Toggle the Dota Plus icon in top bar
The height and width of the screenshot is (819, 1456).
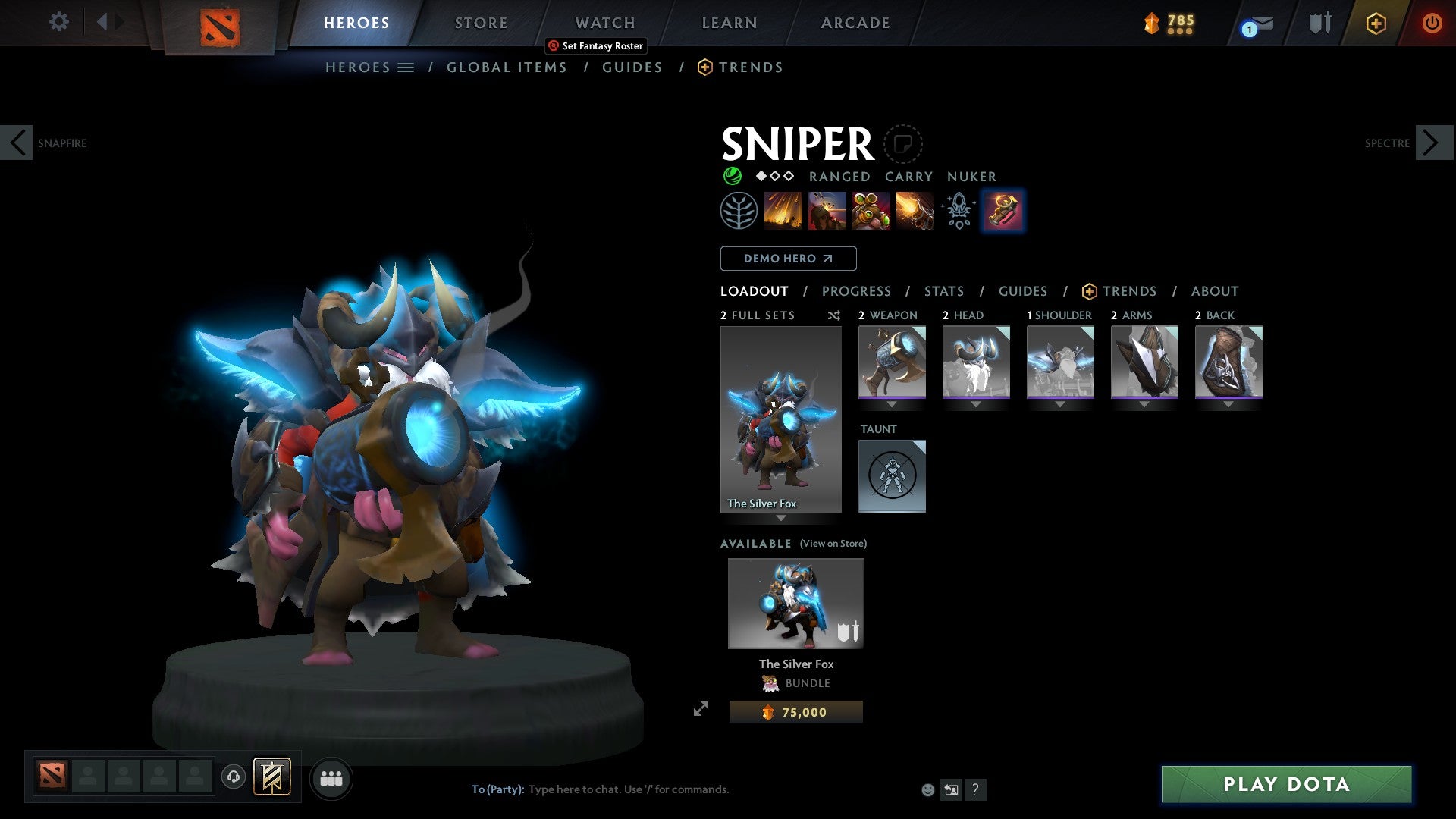(1375, 23)
